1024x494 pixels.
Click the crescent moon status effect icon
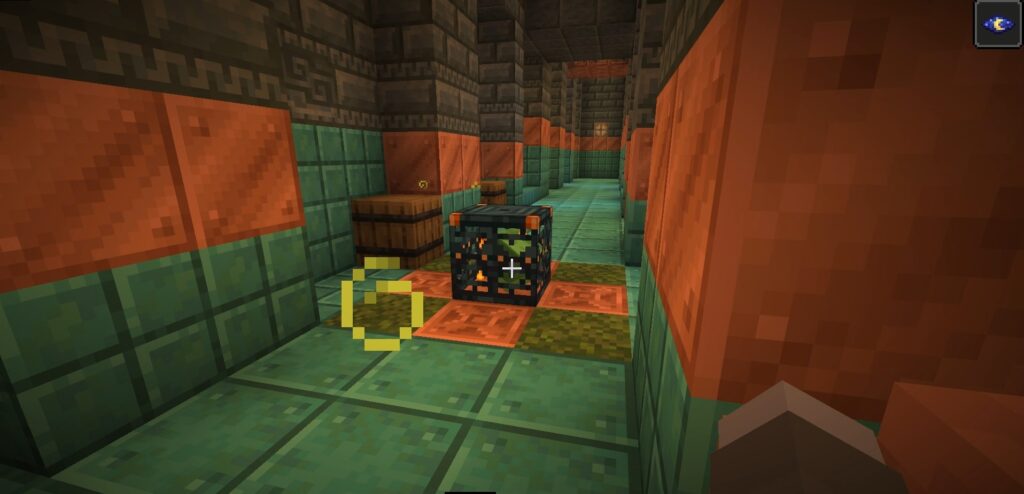click(x=998, y=24)
